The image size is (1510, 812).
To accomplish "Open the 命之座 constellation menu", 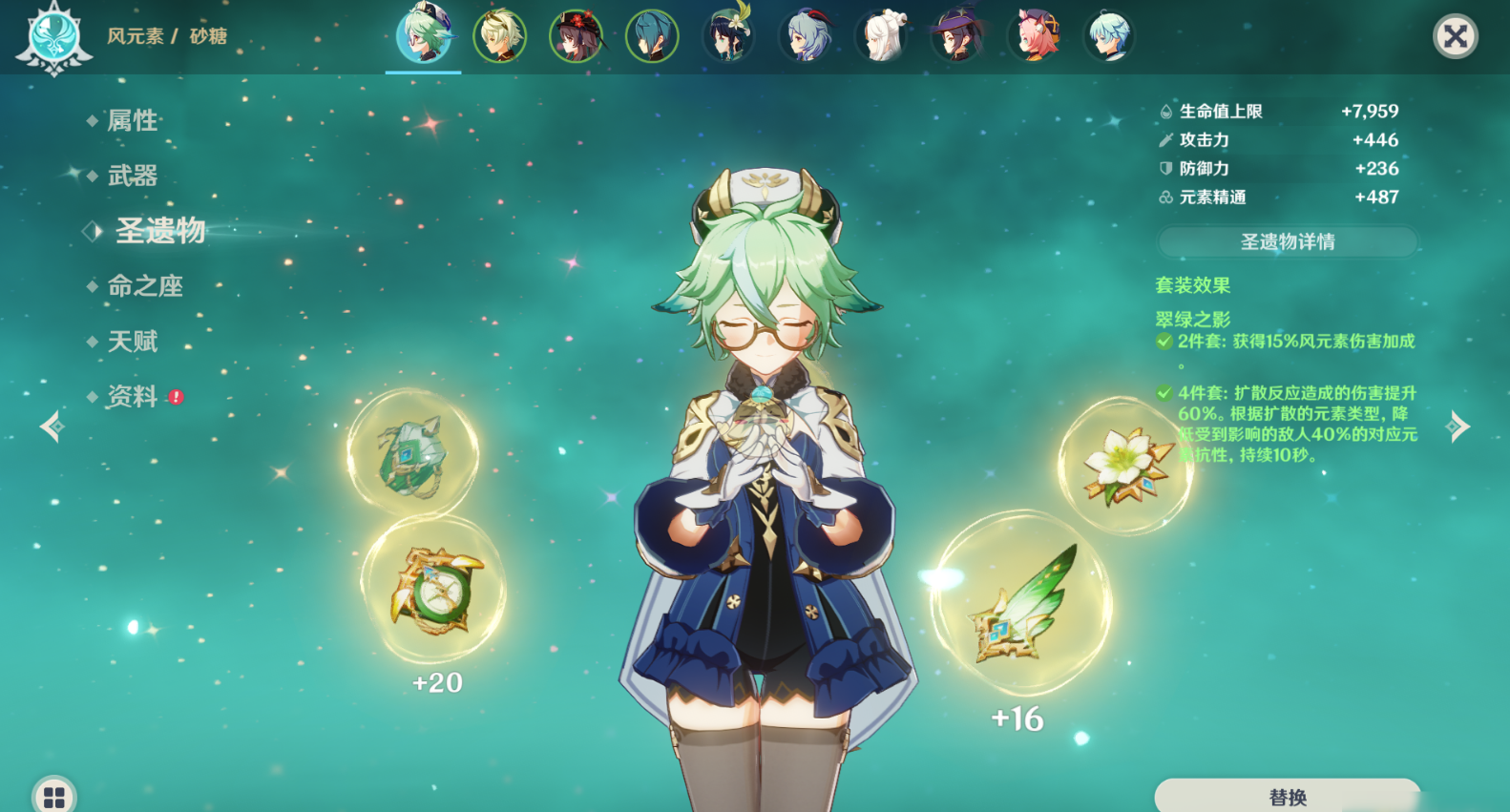I will [144, 286].
